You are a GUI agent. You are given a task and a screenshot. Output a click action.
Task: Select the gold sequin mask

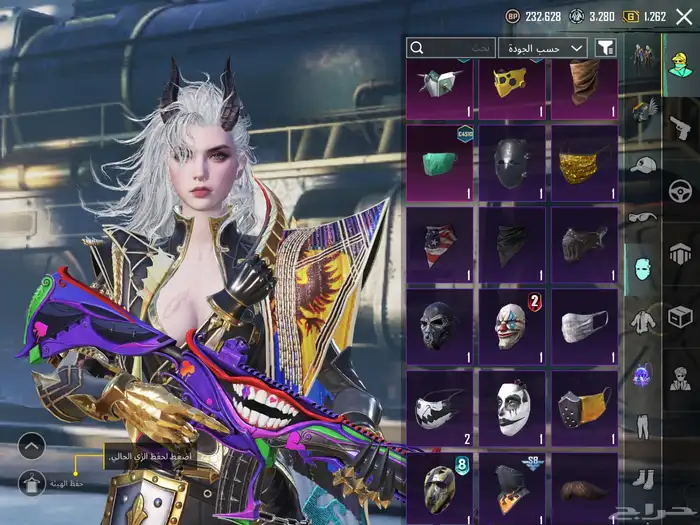584,162
